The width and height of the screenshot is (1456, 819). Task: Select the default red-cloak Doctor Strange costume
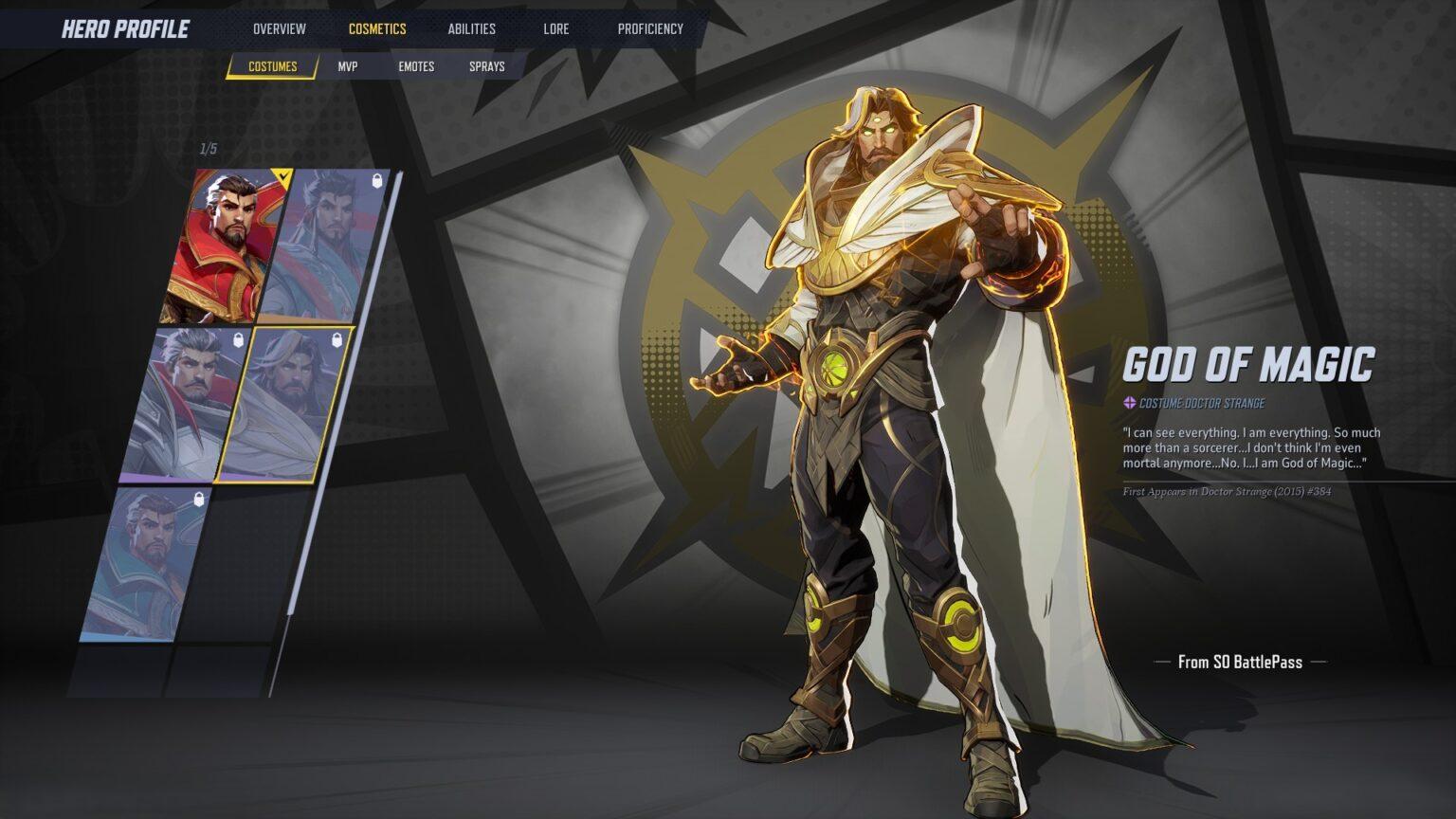(x=226, y=246)
